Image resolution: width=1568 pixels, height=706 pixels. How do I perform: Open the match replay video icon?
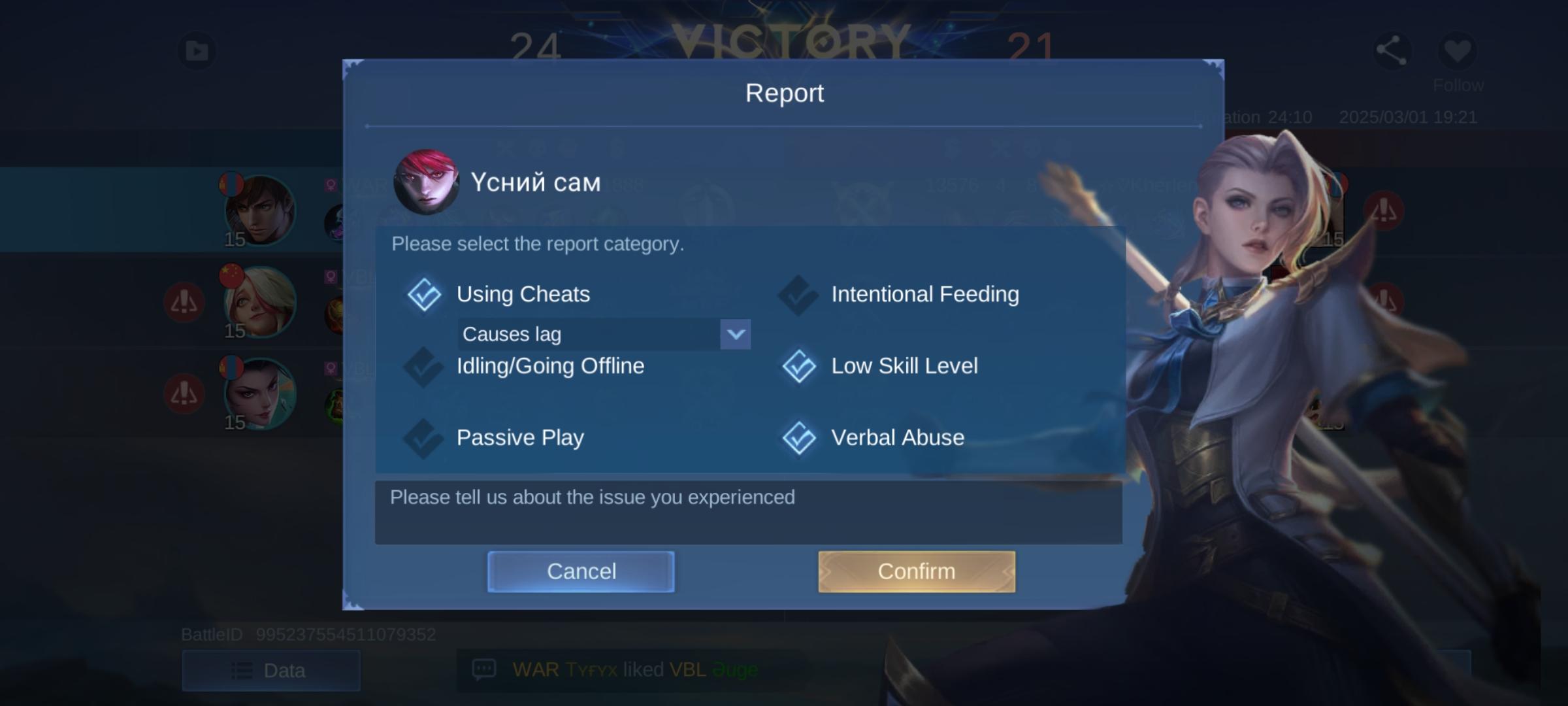pos(197,49)
